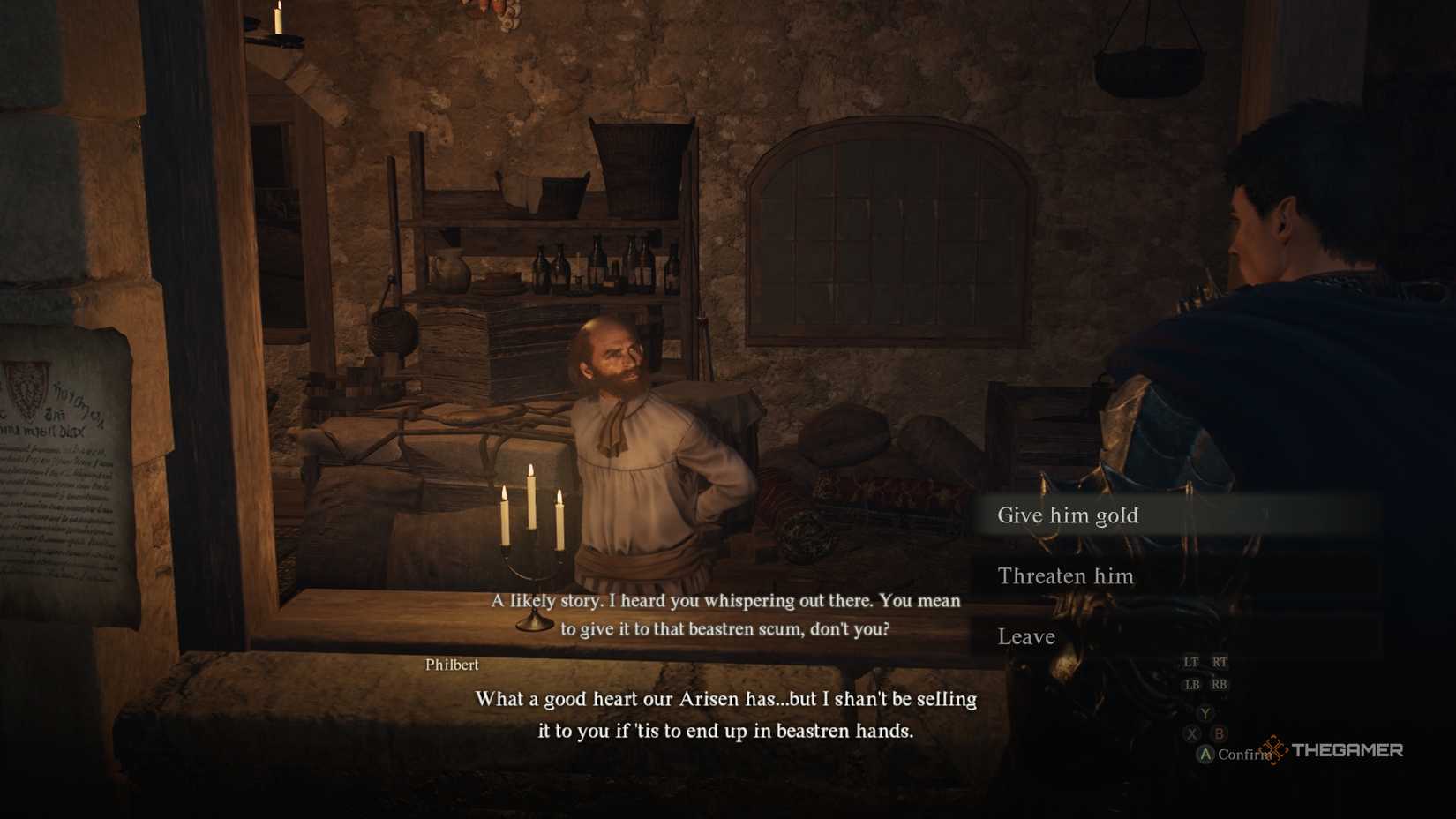This screenshot has width=1456, height=819.
Task: Click TheGamer watermark logo
Action: click(1348, 750)
